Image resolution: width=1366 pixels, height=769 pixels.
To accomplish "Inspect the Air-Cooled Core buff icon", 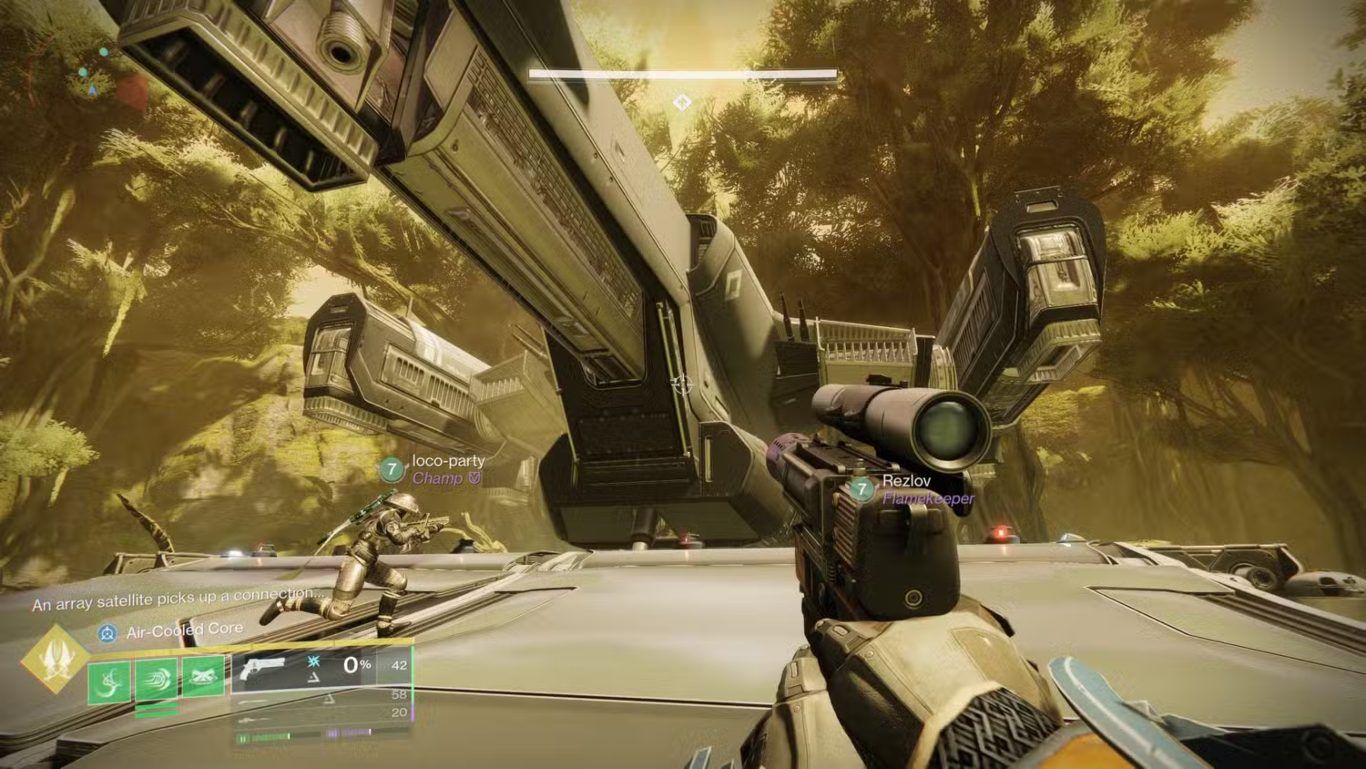I will pyautogui.click(x=107, y=632).
